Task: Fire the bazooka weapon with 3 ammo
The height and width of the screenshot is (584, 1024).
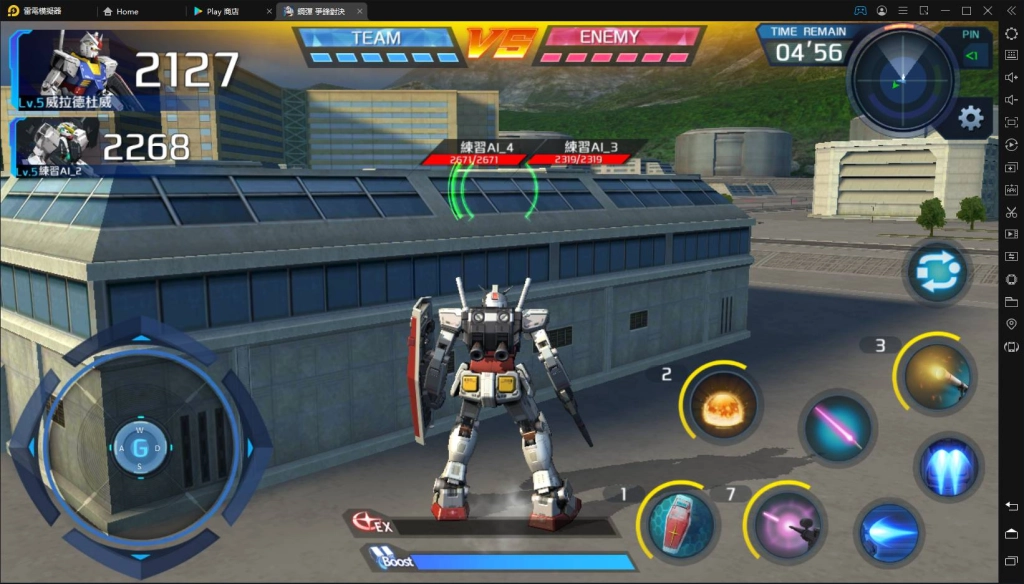Action: pos(935,377)
